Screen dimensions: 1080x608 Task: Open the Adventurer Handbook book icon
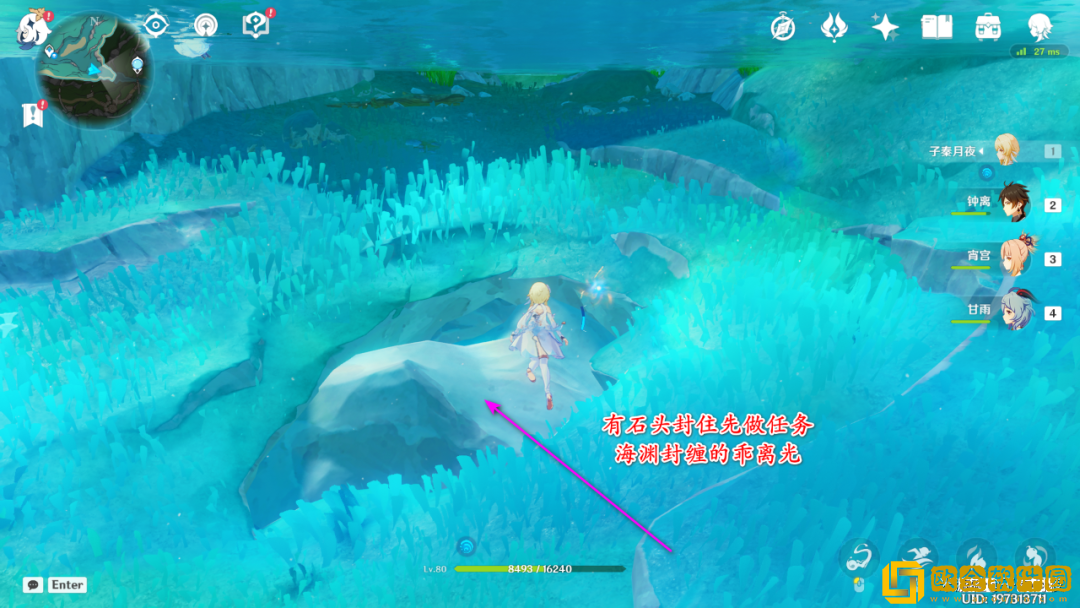tap(937, 28)
